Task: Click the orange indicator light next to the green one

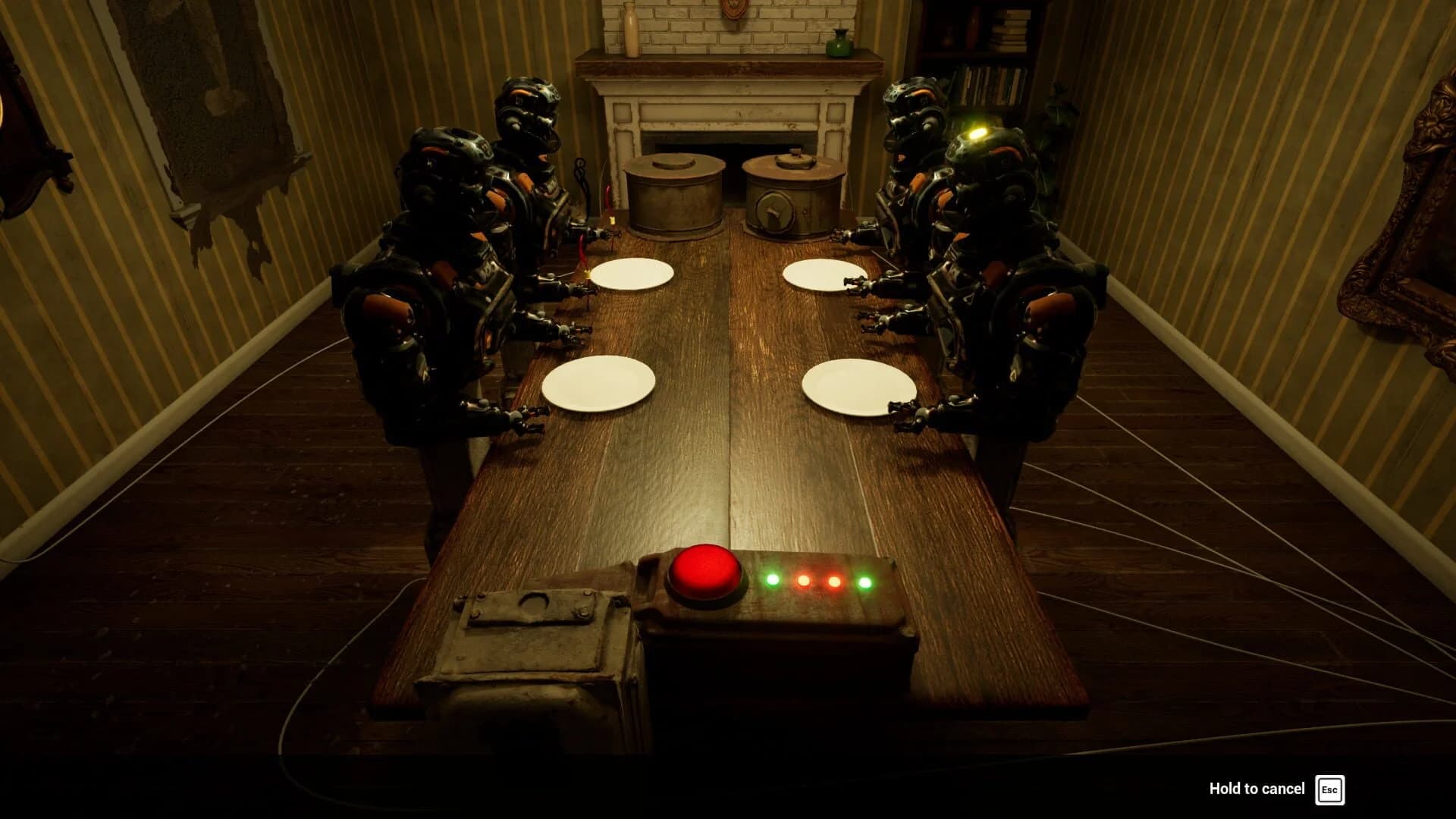Action: coord(803,582)
